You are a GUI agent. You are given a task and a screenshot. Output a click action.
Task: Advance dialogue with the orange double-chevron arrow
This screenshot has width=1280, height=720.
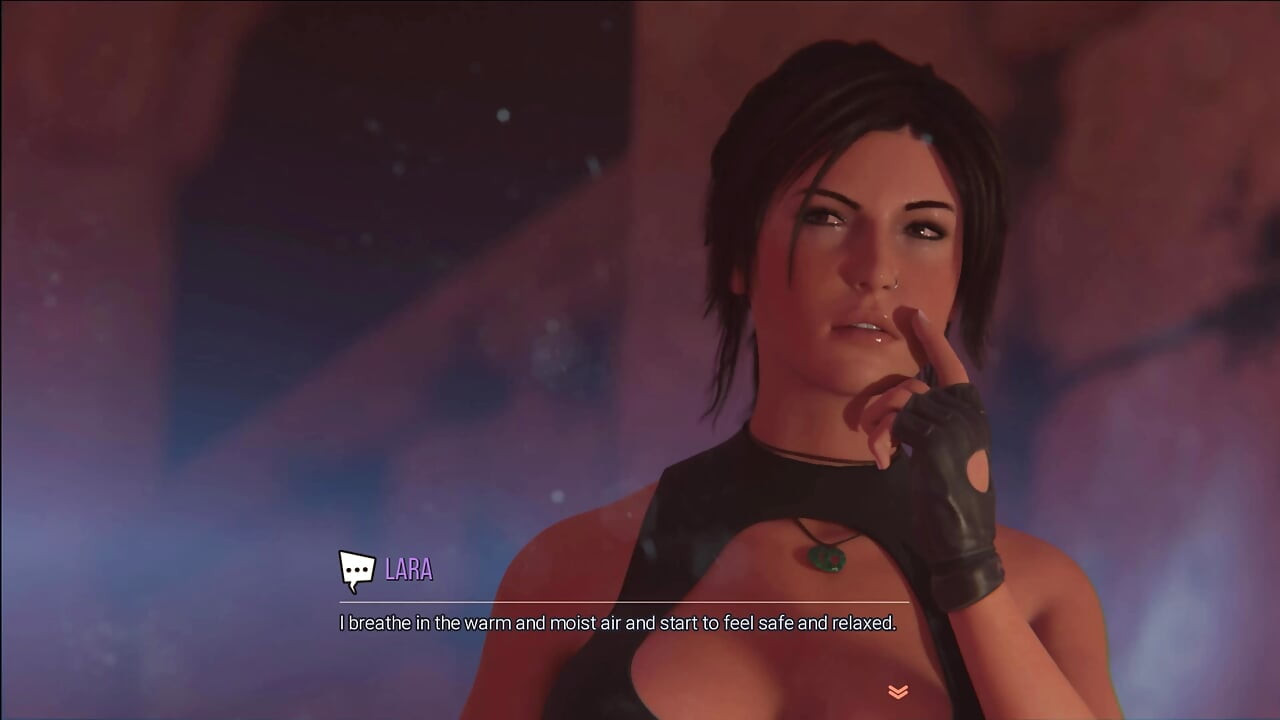(898, 691)
